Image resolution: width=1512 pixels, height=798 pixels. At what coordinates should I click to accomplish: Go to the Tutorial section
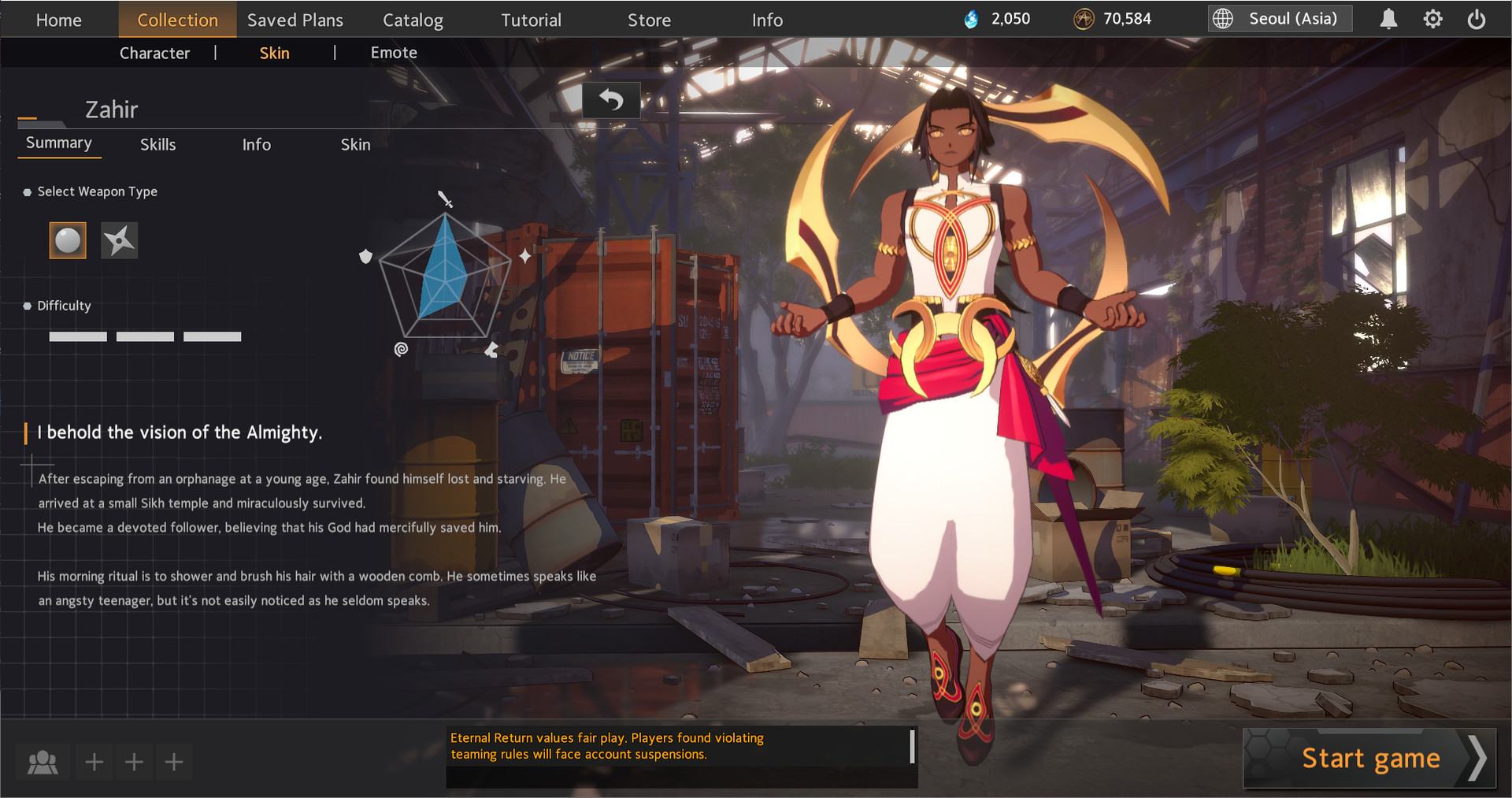[x=532, y=20]
